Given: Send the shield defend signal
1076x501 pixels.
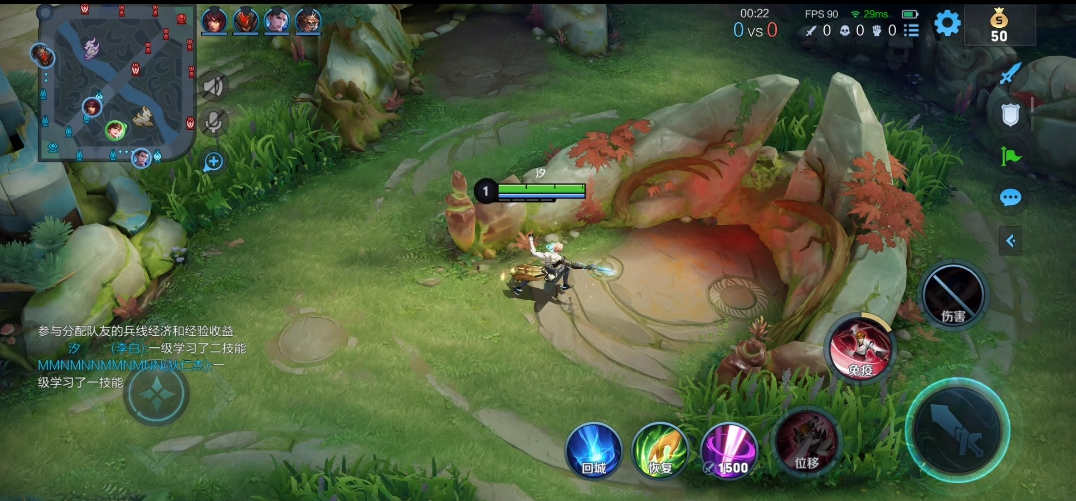Looking at the screenshot, I should coord(1011,115).
